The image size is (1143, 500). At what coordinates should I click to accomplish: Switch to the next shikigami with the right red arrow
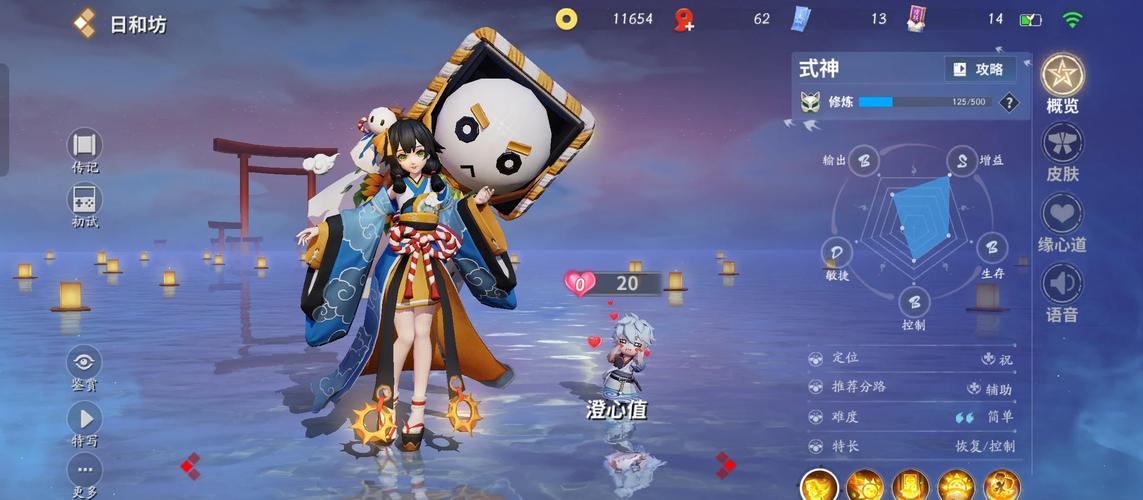(x=725, y=465)
